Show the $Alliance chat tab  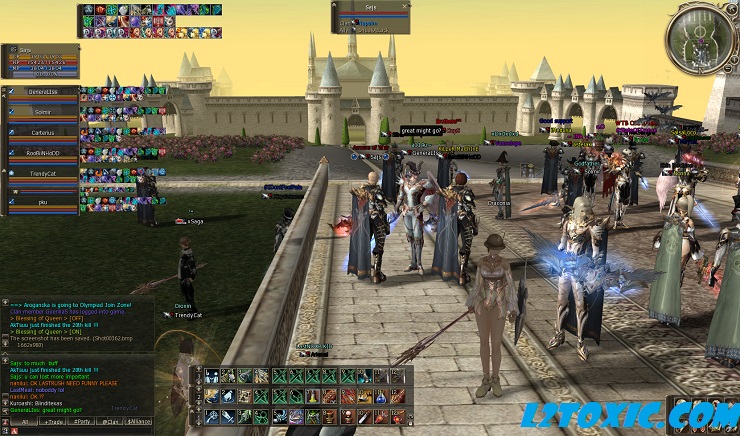[x=139, y=422]
